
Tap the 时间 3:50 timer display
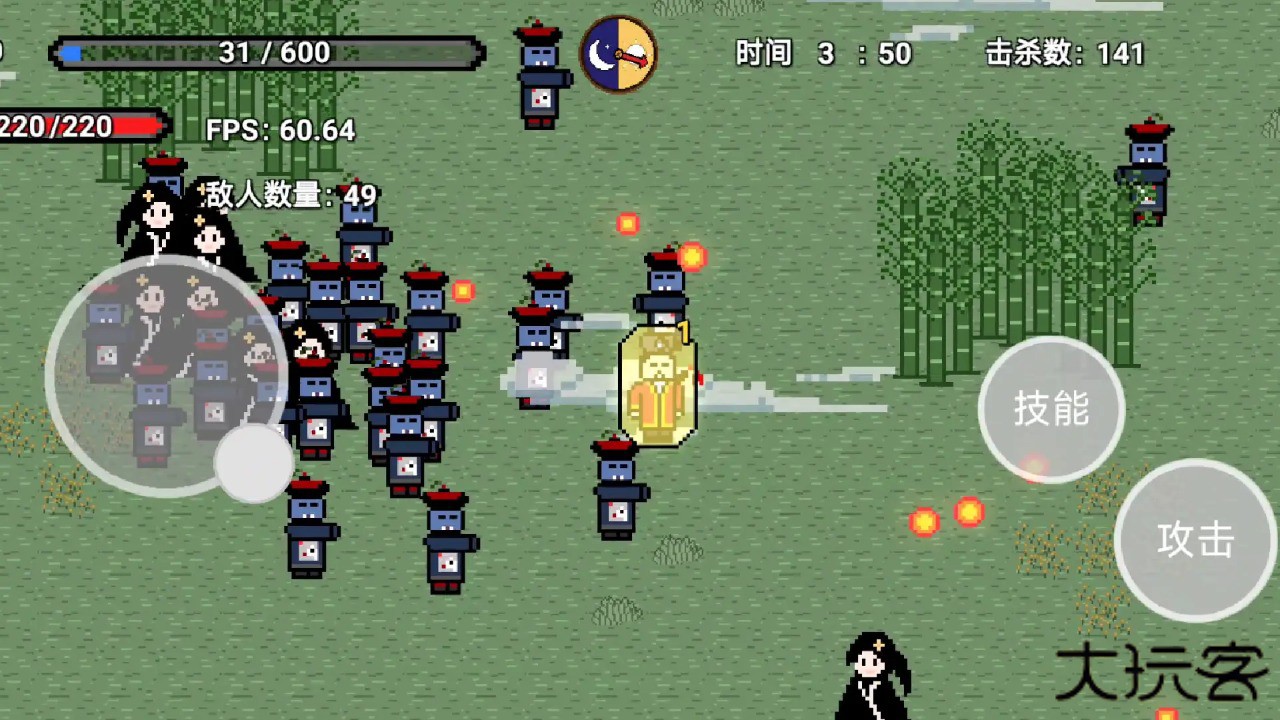823,54
